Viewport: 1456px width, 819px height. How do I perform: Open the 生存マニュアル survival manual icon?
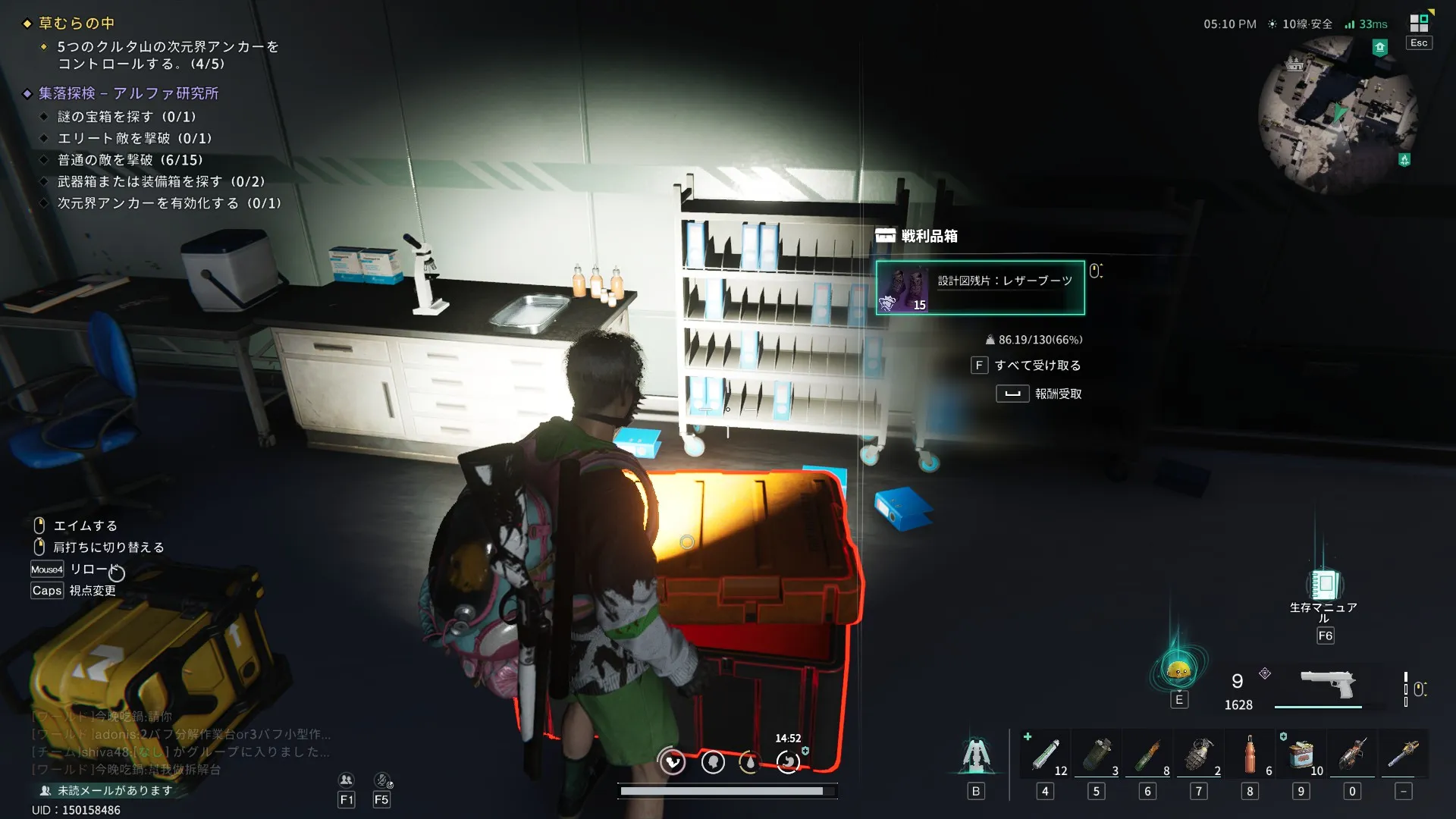(1324, 585)
